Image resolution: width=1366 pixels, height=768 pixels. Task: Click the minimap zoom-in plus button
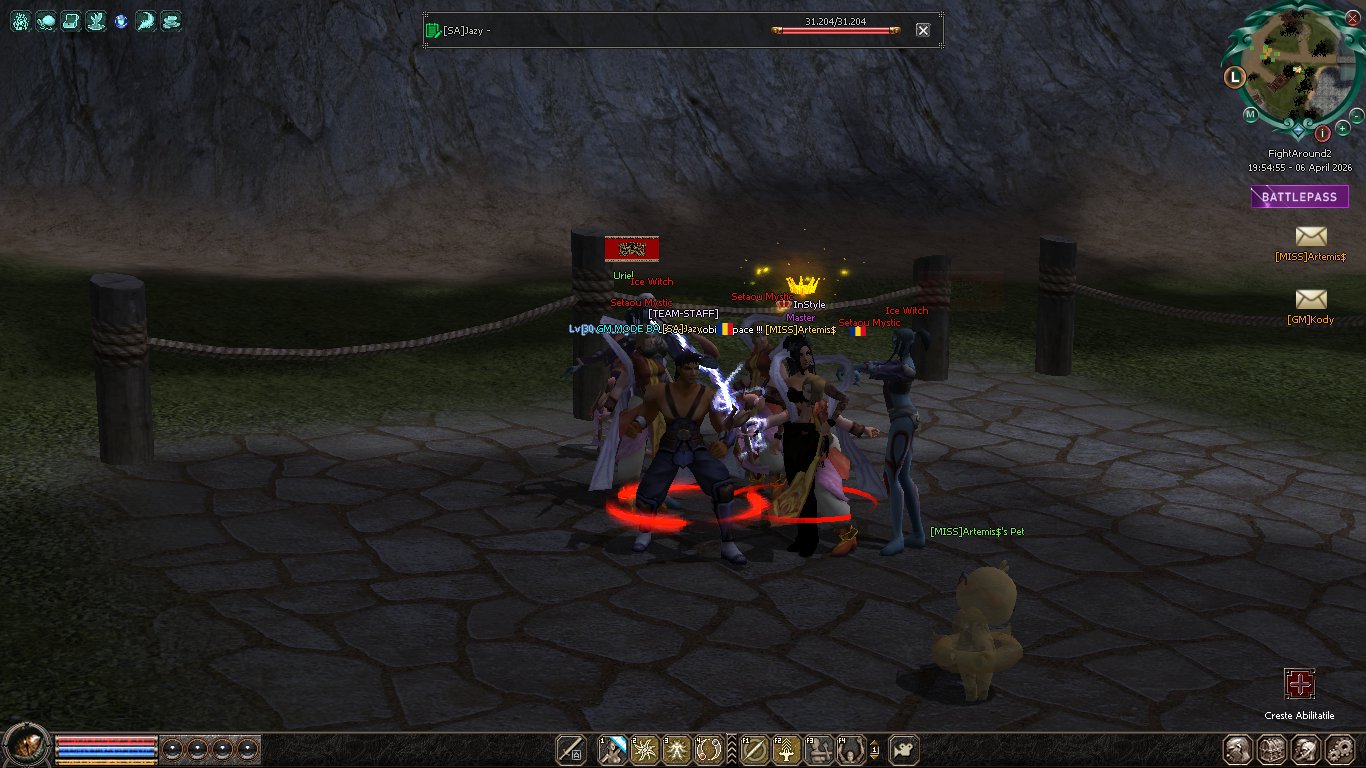[1342, 129]
